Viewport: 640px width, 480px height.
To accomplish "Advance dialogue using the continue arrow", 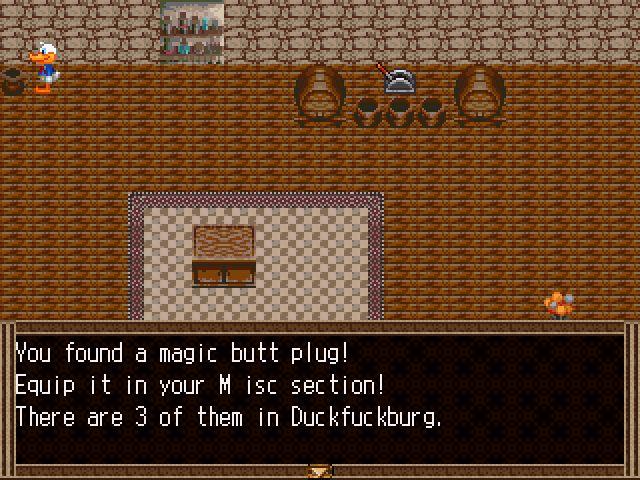I will point(320,470).
